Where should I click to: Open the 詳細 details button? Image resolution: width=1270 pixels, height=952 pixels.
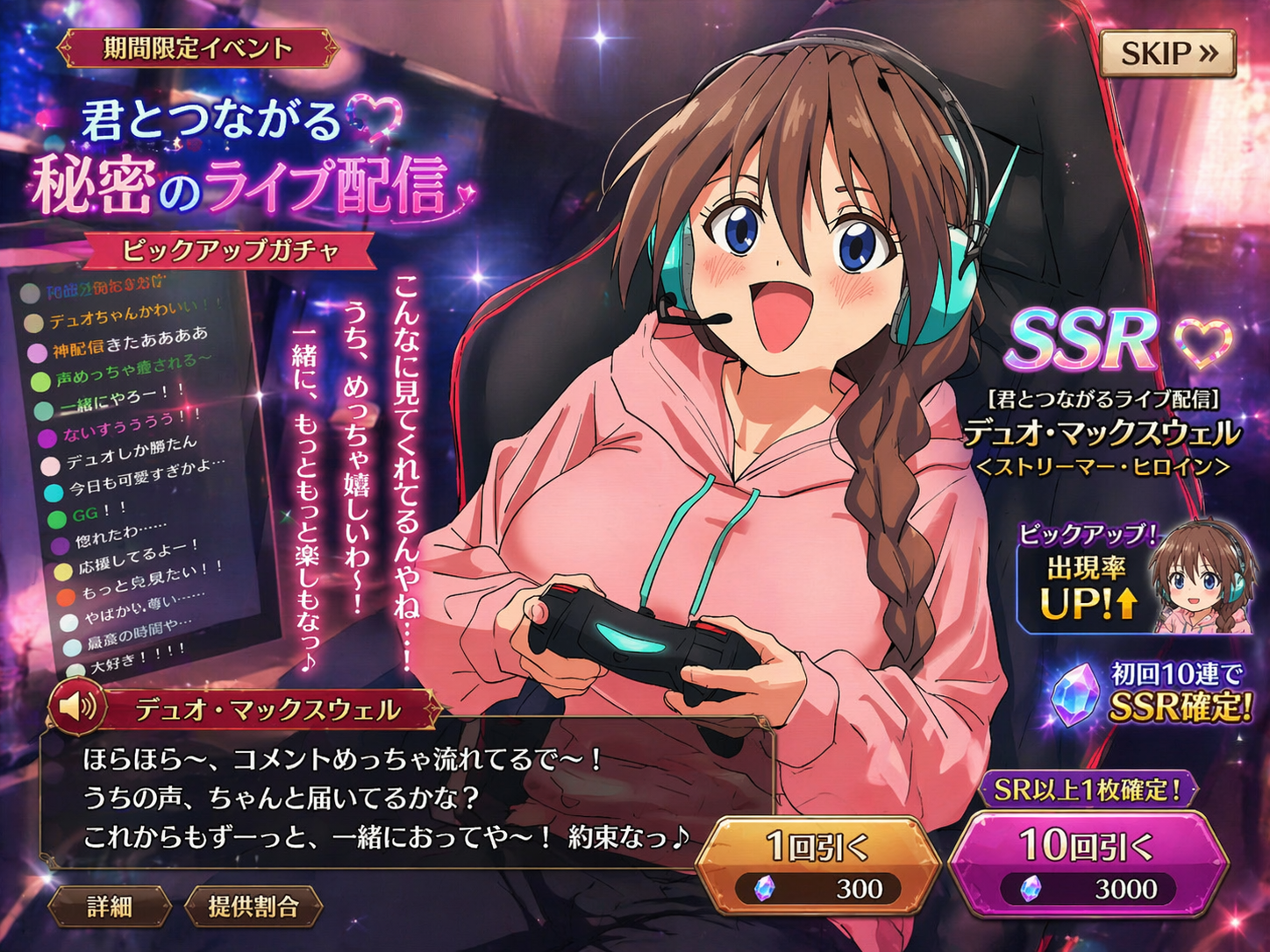coord(110,906)
